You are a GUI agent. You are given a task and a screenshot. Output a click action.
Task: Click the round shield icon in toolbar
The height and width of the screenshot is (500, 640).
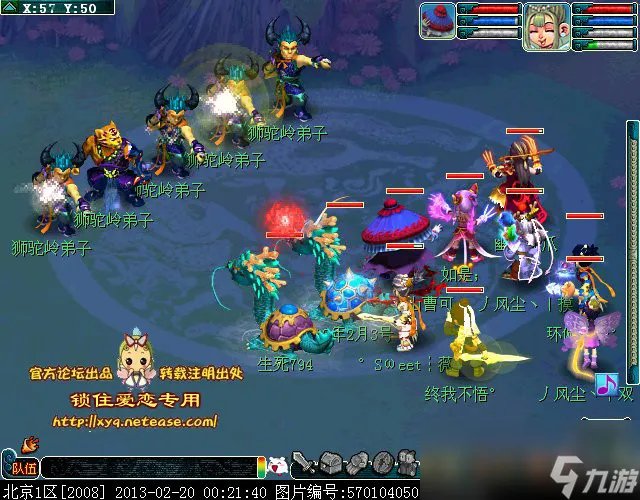pyautogui.click(x=383, y=463)
